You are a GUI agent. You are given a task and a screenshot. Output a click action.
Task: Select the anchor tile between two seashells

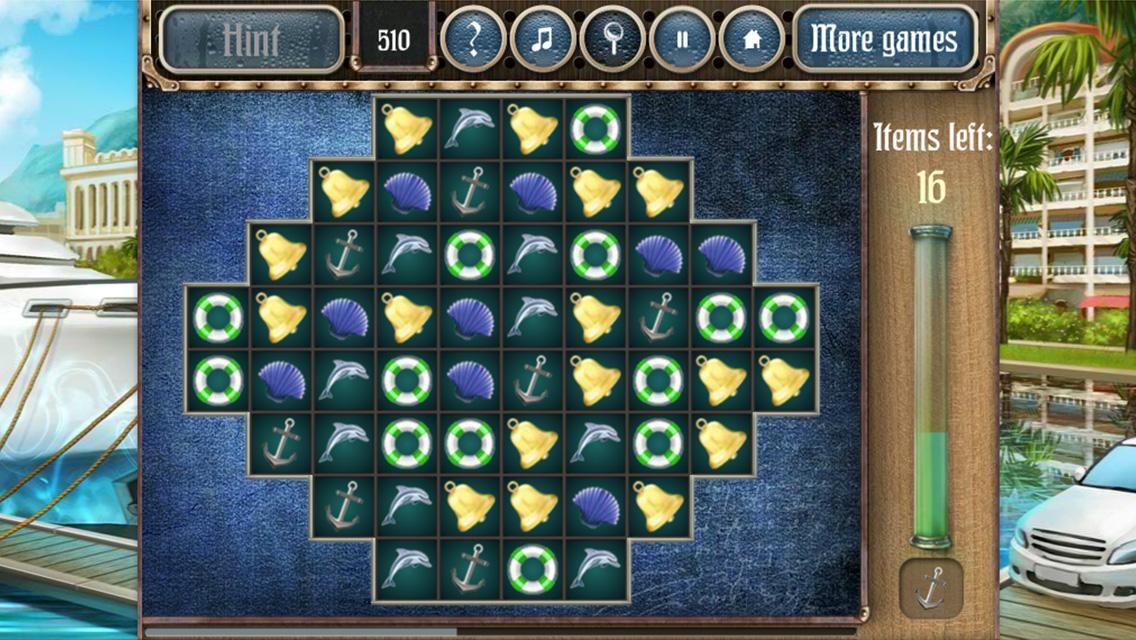[469, 192]
